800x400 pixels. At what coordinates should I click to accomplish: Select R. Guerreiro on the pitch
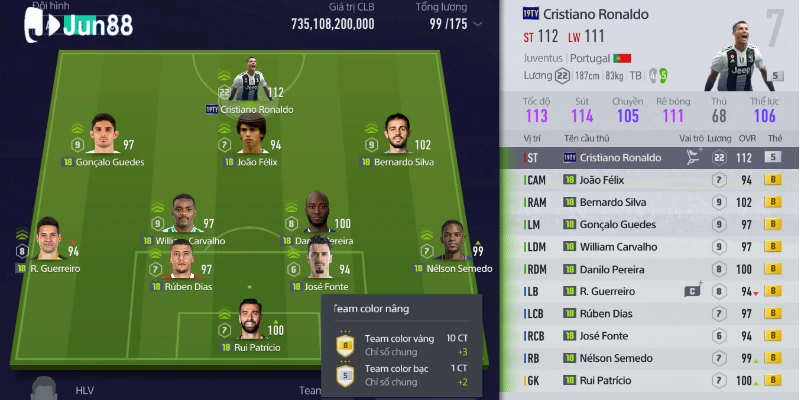(x=49, y=242)
